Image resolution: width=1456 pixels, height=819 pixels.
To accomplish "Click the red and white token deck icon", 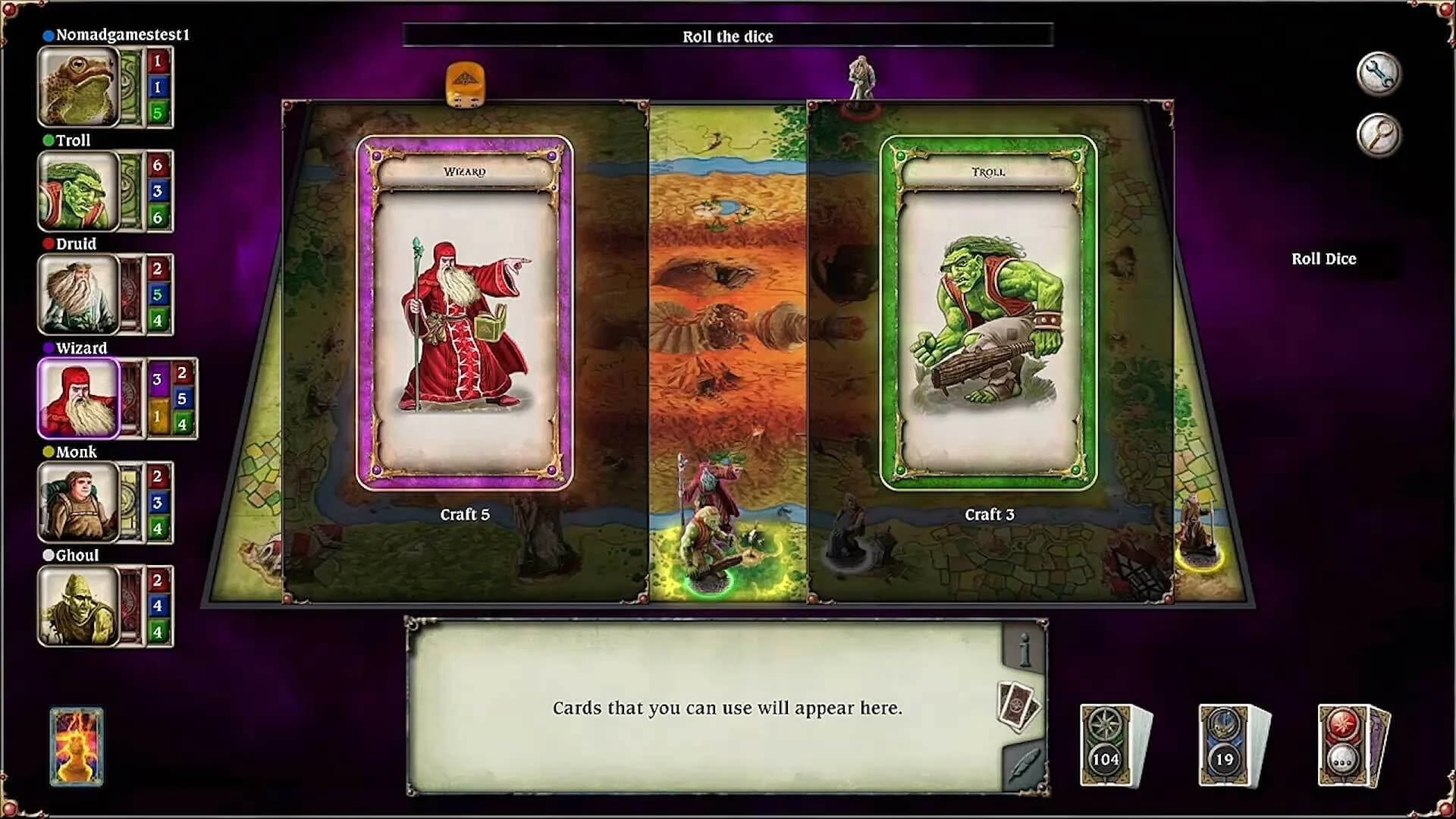I will (x=1345, y=739).
